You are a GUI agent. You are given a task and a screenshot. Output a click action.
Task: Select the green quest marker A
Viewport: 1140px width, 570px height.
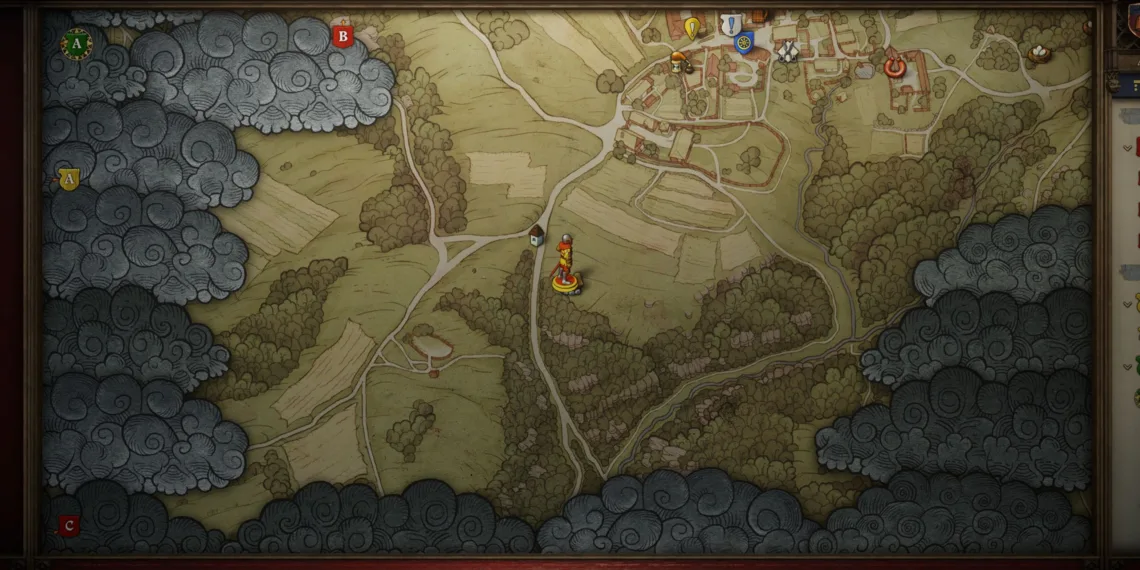76,42
